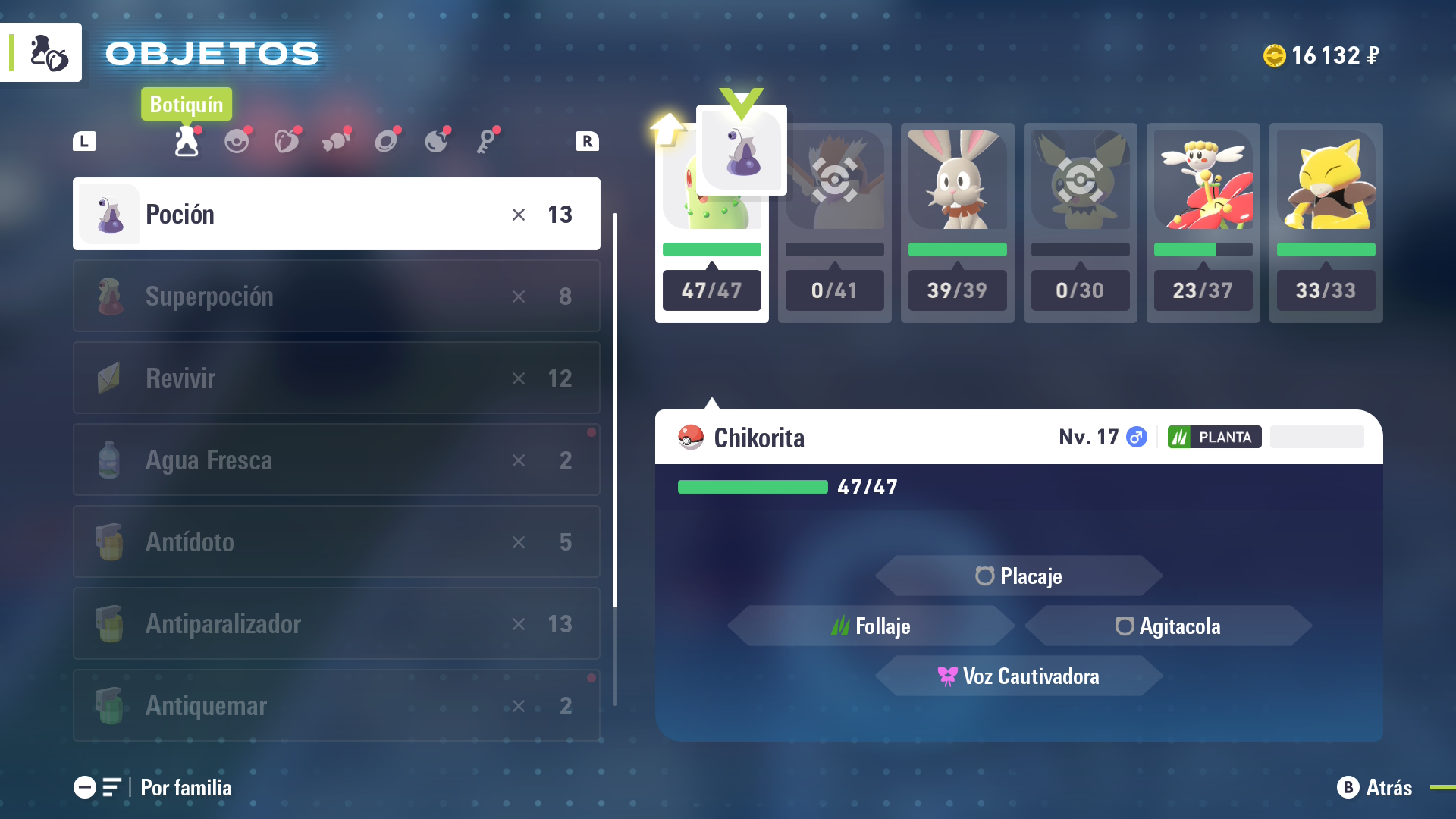Viewport: 1456px width, 819px height.
Task: Switch to the berry category tab
Action: [287, 141]
